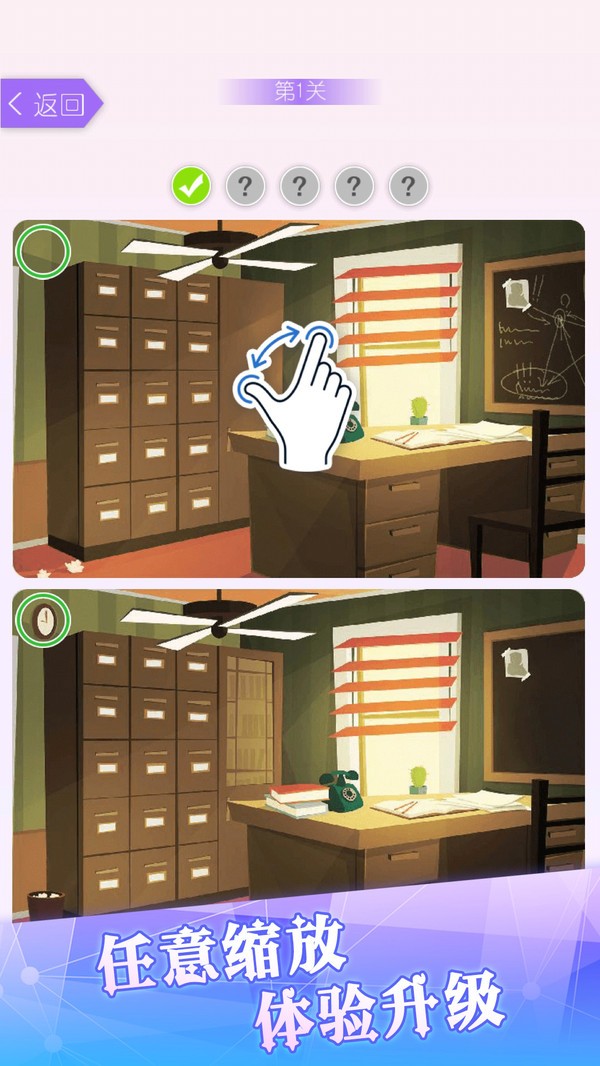The height and width of the screenshot is (1066, 600).
Task: Select the circled wall clock in lower picture
Action: coord(43,620)
